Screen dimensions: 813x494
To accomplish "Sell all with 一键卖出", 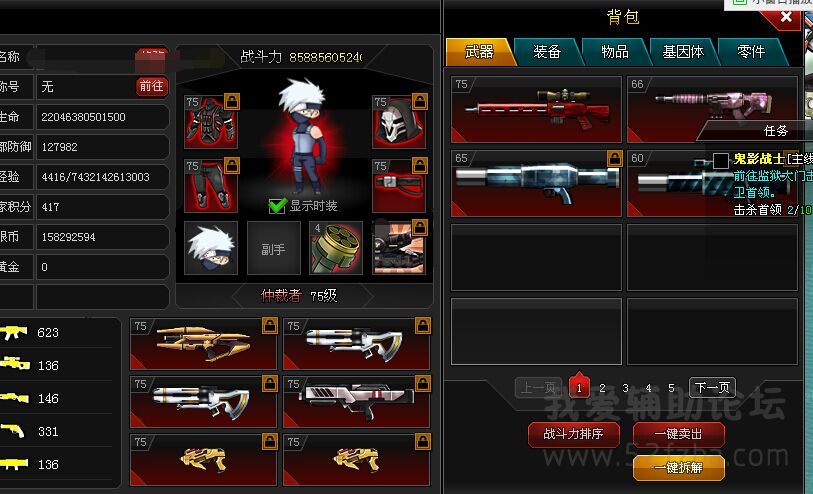I will tap(677, 434).
